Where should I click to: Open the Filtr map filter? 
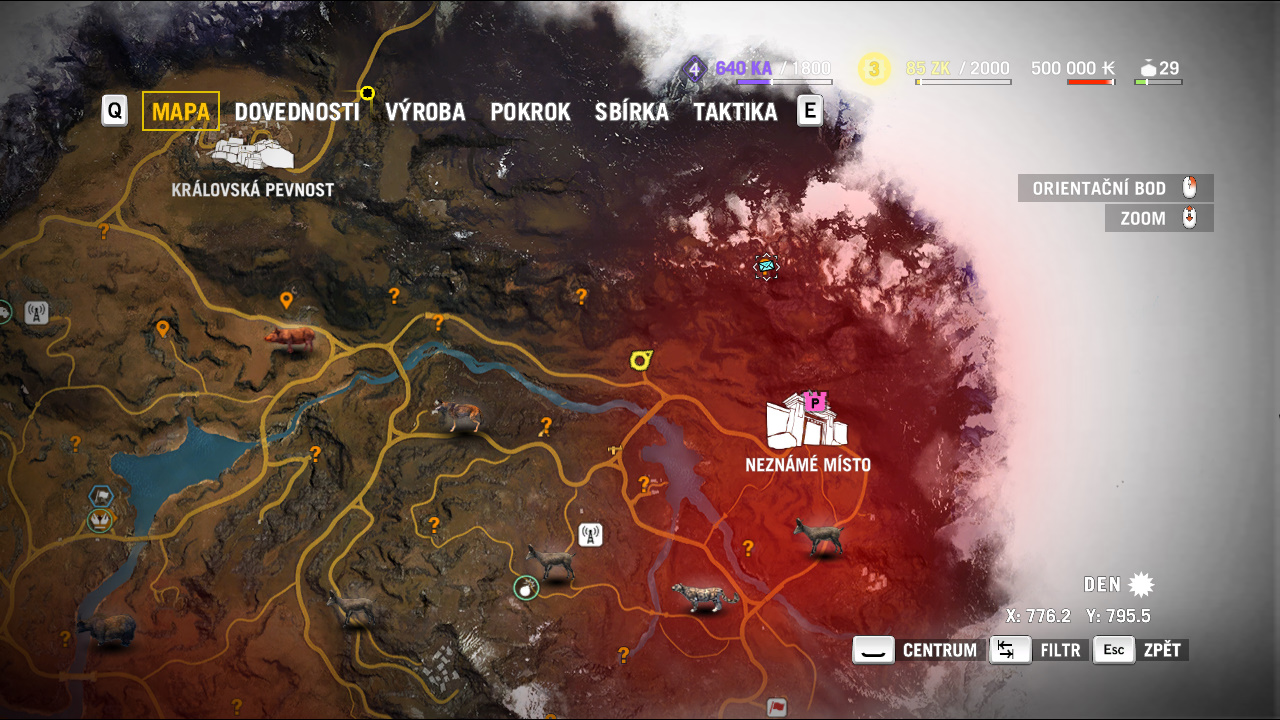pyautogui.click(x=1038, y=650)
